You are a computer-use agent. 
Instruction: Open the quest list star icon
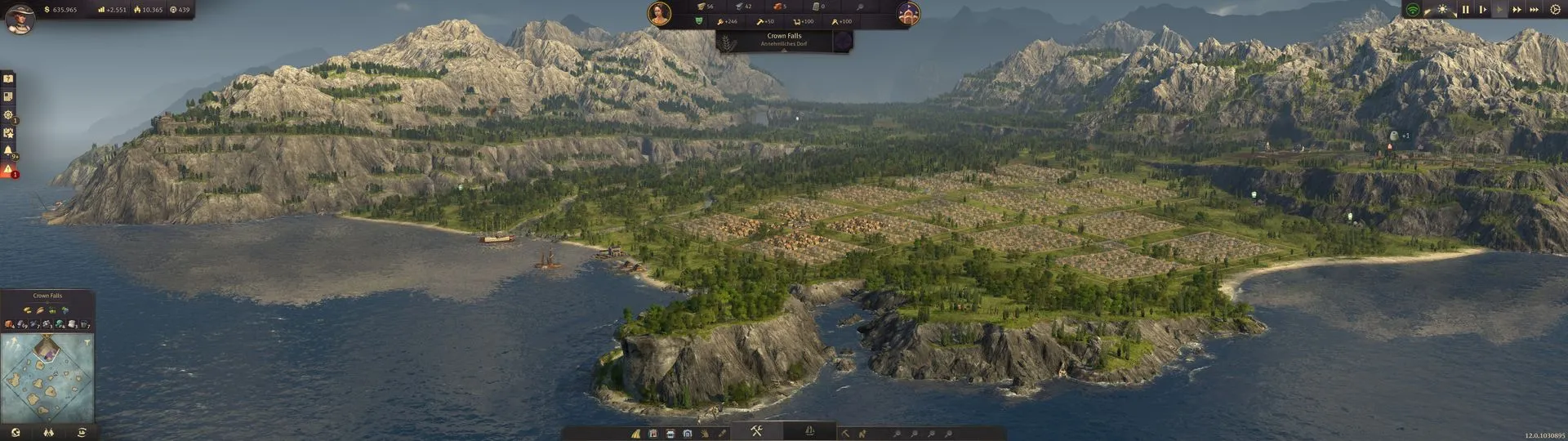[8, 133]
